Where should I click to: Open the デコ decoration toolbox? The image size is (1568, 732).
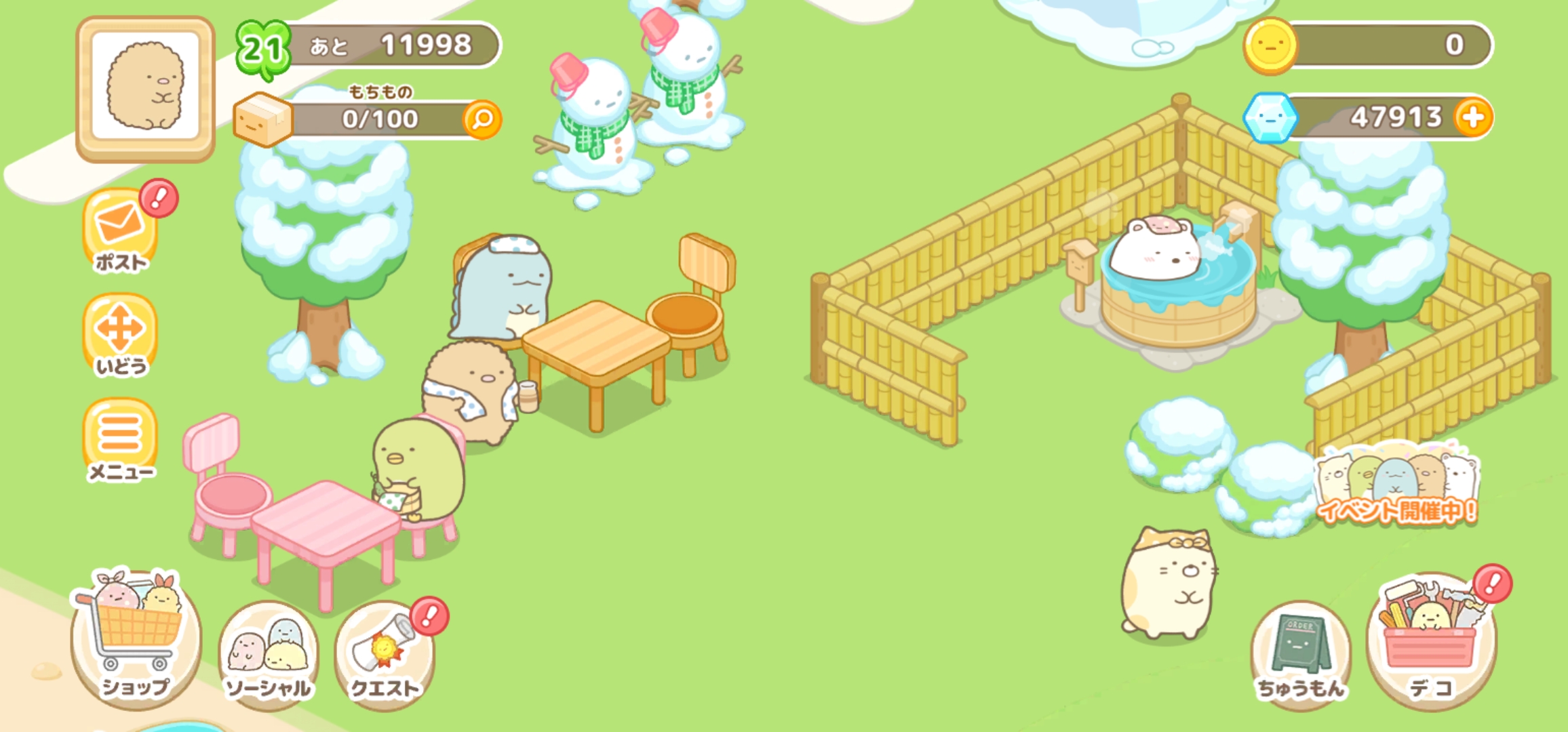pyautogui.click(x=1431, y=640)
